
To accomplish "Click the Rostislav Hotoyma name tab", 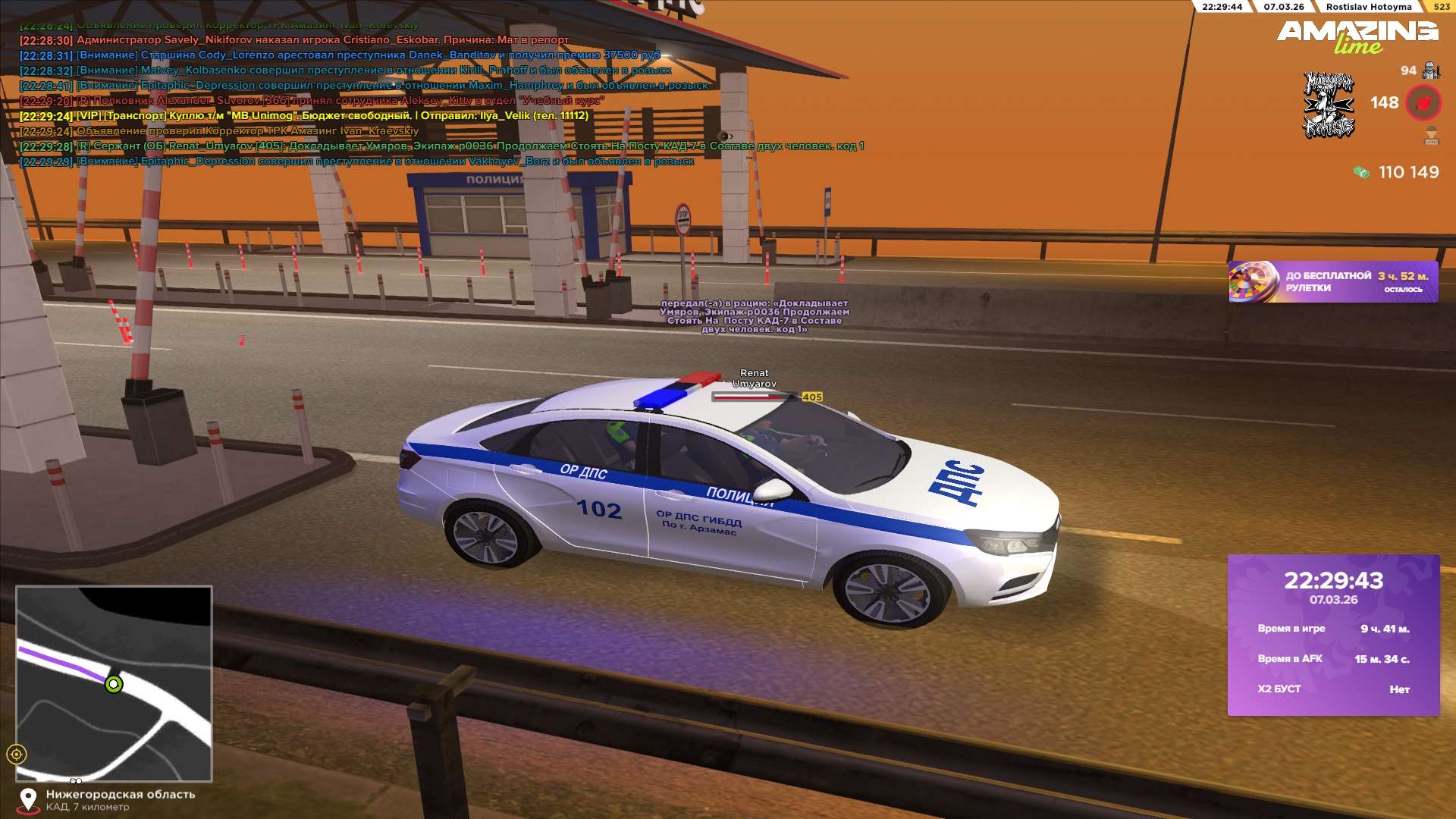I will 1368,7.
